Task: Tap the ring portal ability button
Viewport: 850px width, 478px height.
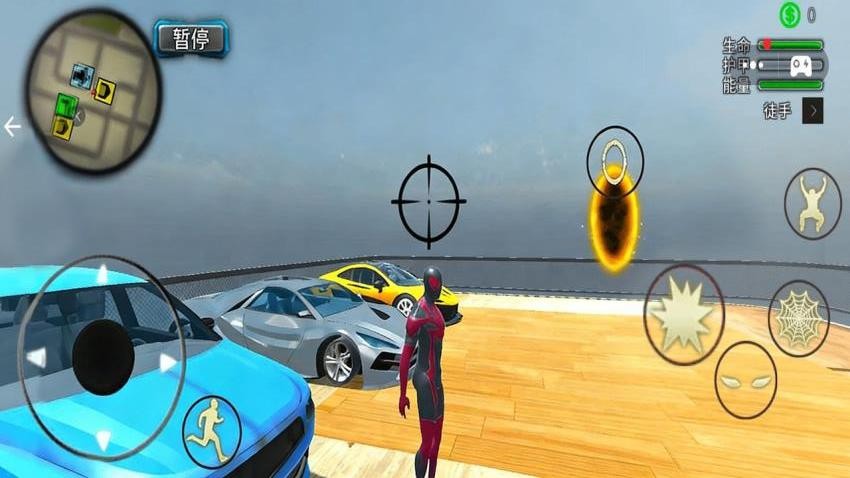Action: [x=615, y=160]
